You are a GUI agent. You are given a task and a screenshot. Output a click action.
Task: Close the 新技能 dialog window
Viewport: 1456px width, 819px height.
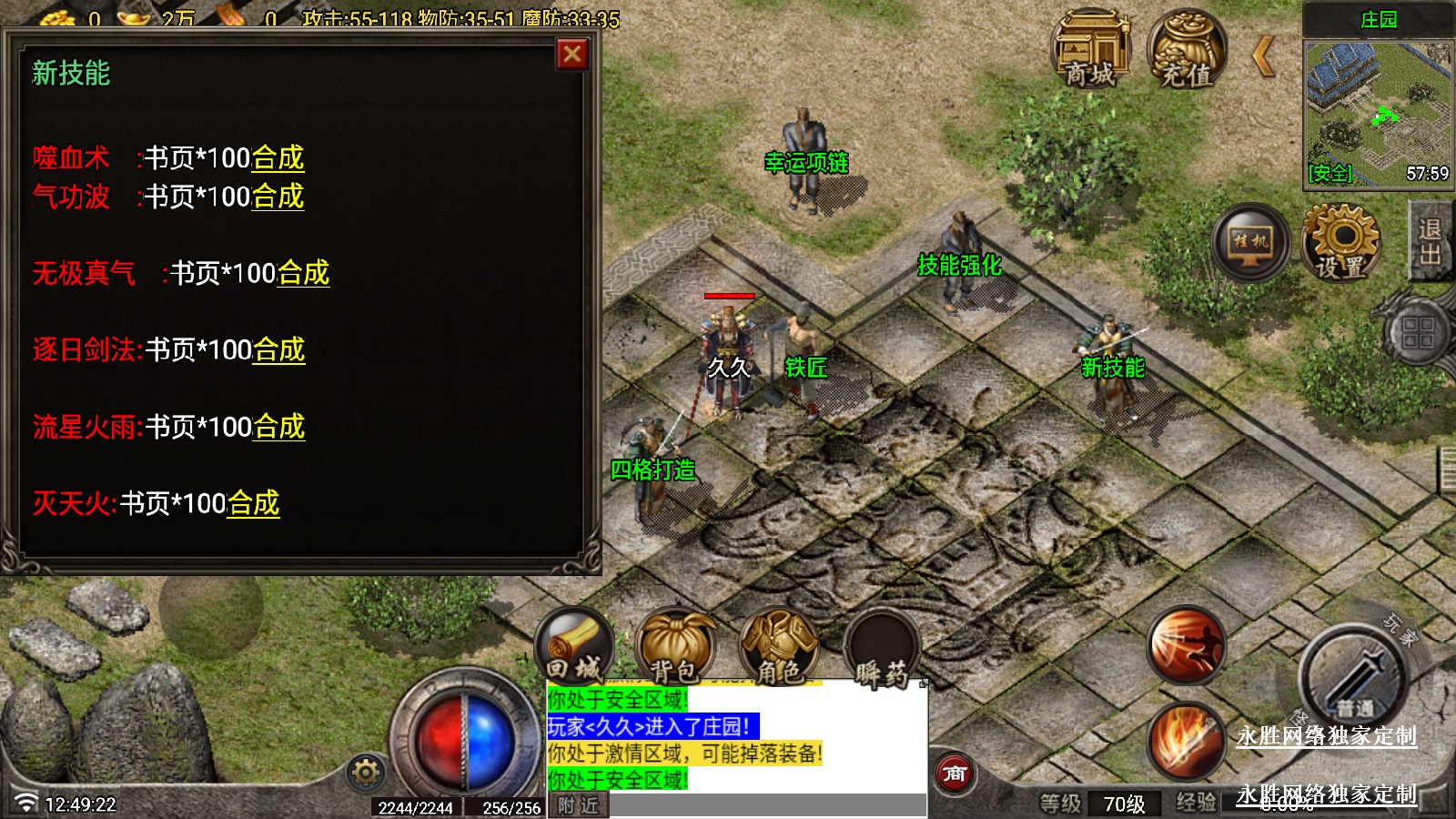572,55
